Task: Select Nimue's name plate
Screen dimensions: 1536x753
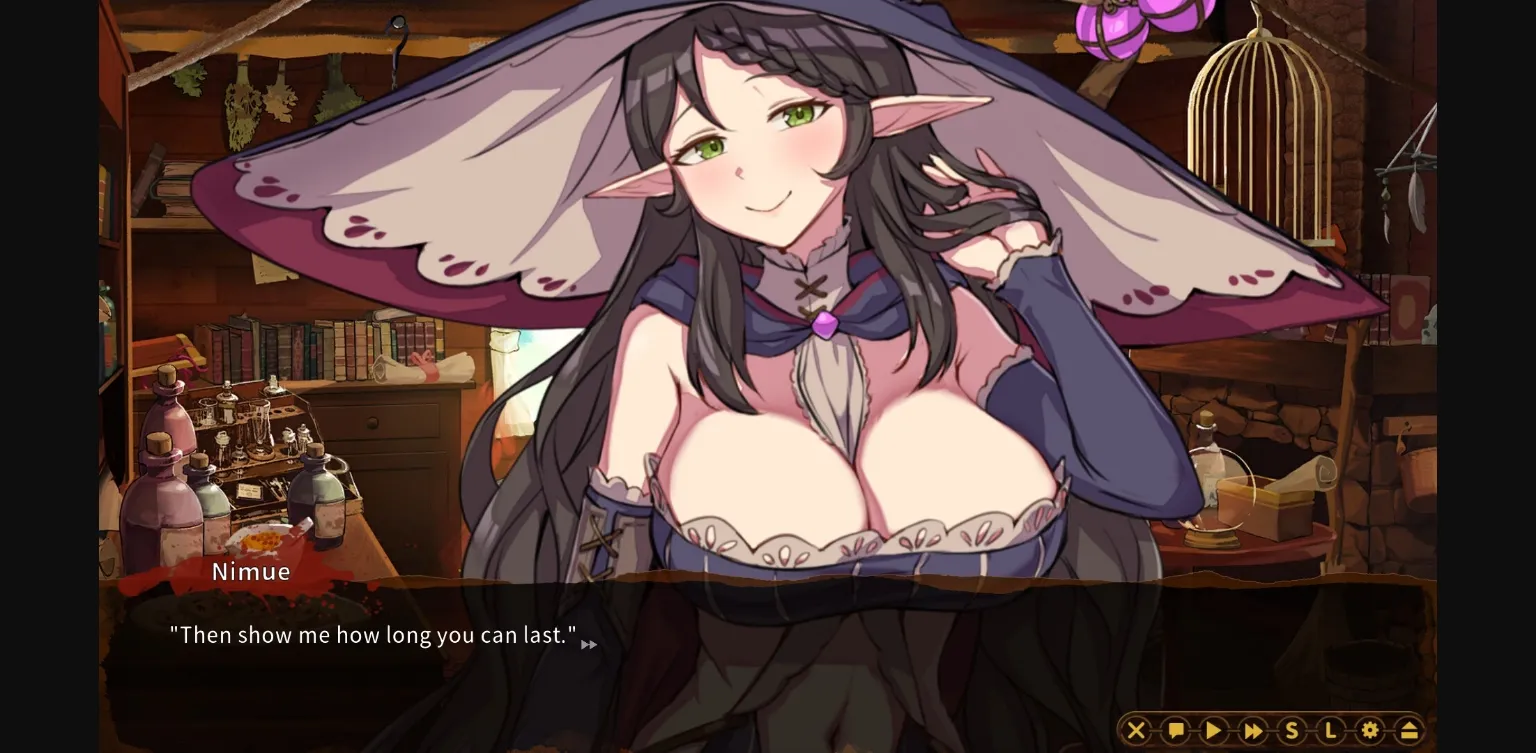Action: click(x=250, y=571)
